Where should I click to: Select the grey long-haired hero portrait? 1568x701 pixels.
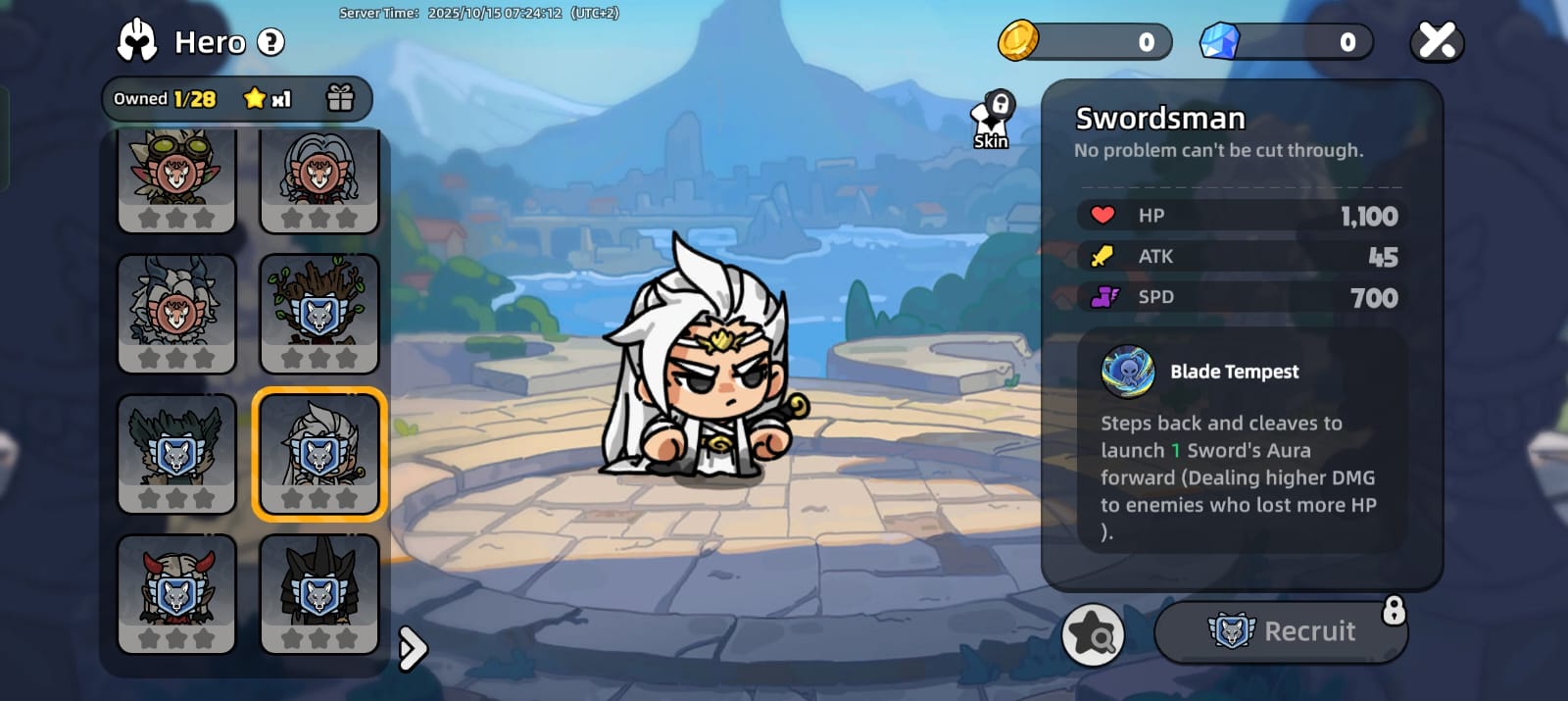click(x=318, y=180)
